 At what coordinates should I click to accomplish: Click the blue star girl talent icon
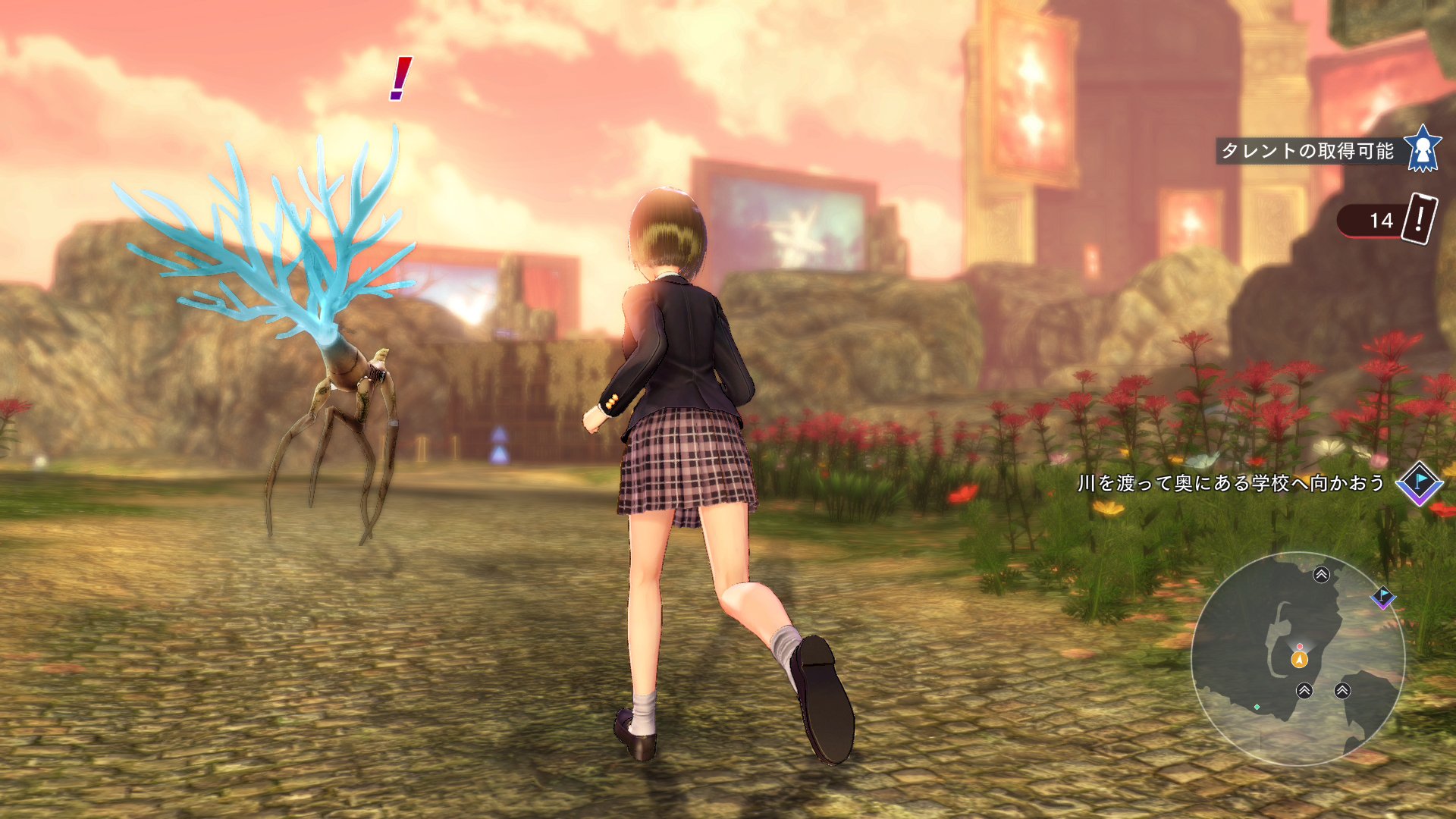[1423, 150]
